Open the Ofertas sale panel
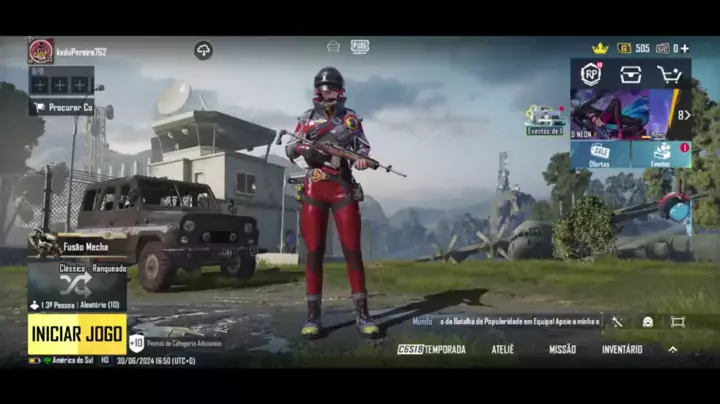 pos(600,153)
